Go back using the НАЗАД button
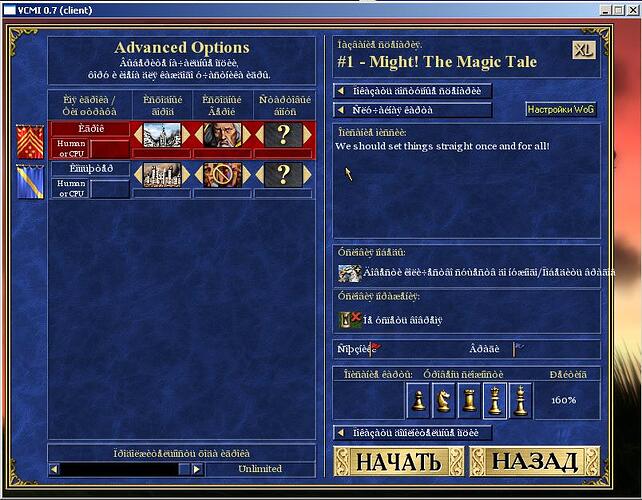642x500 pixels. 535,461
